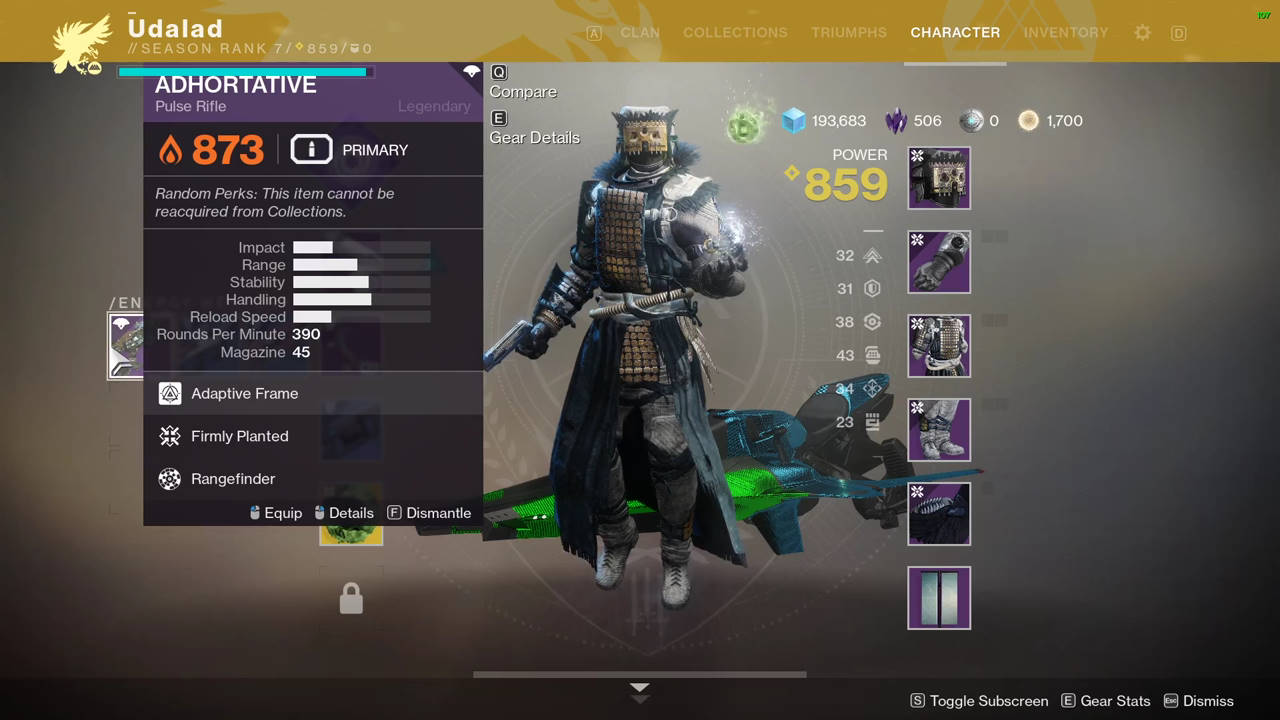1280x720 pixels.
Task: Open the Inventory tab
Action: (1066, 33)
